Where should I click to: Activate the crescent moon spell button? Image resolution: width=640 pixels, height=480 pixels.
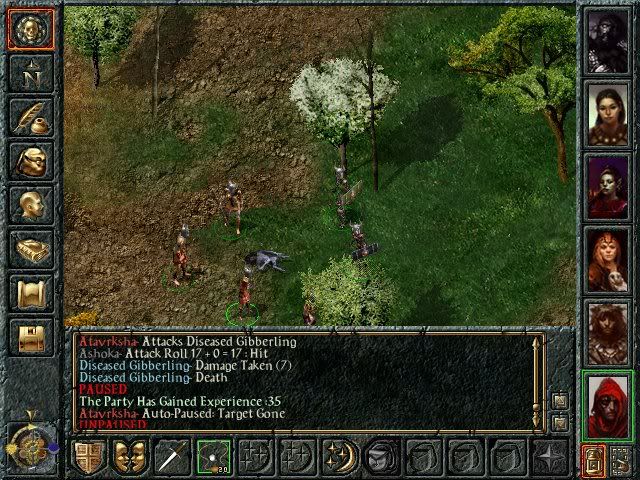coord(339,458)
